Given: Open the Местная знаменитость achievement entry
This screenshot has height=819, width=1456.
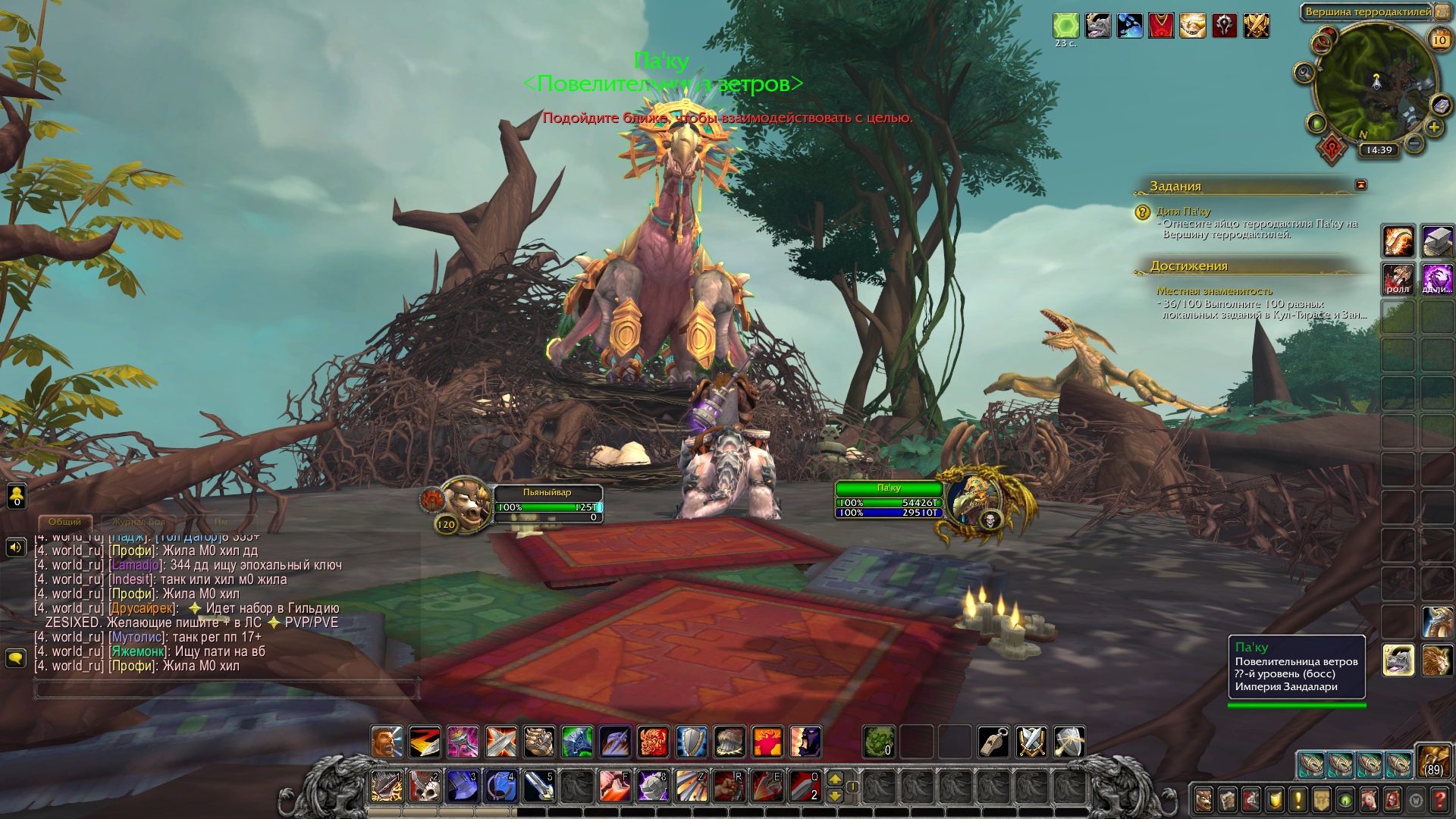Looking at the screenshot, I should (1214, 291).
